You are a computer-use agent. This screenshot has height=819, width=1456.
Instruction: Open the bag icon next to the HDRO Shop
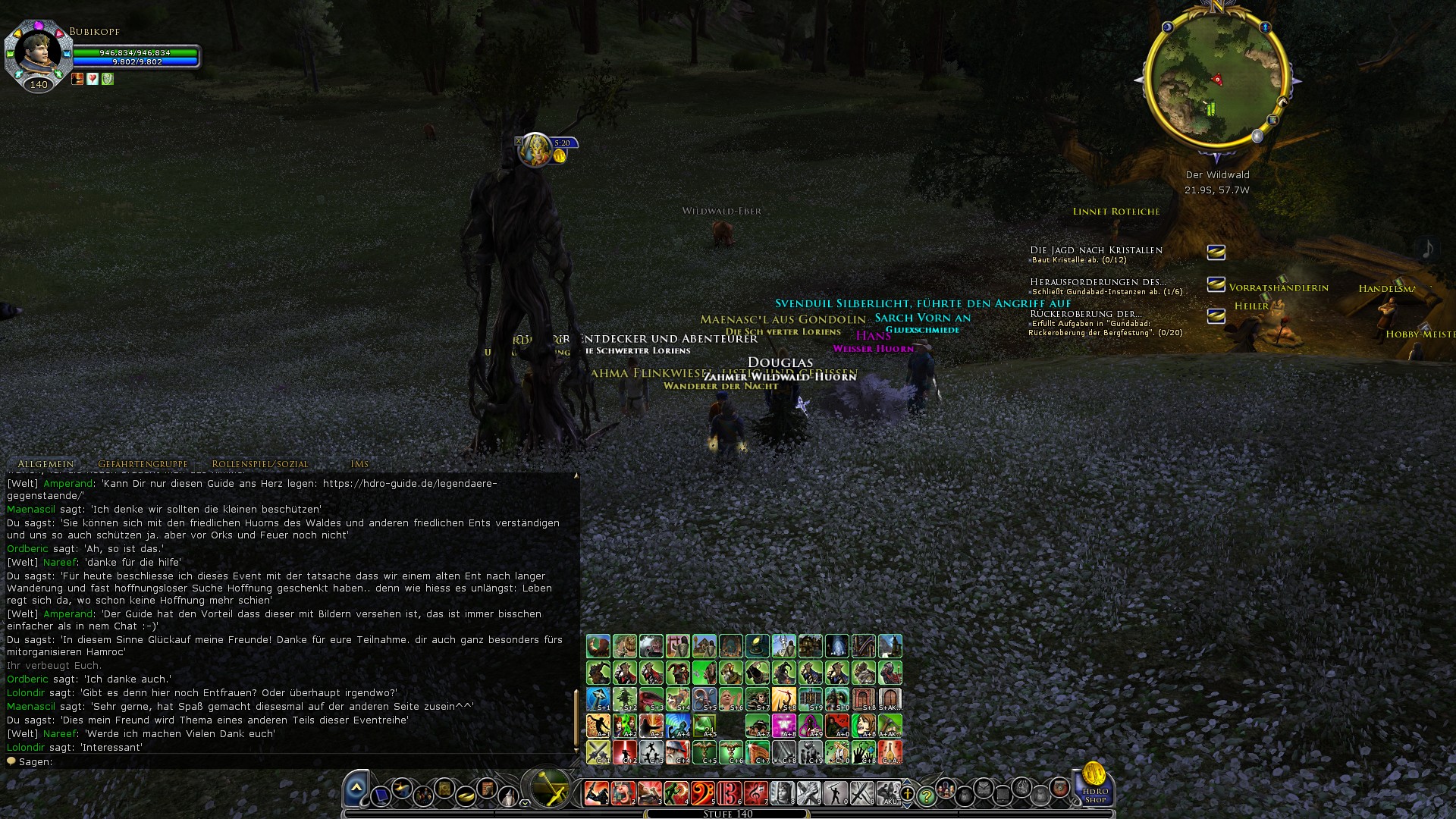[x=1059, y=789]
